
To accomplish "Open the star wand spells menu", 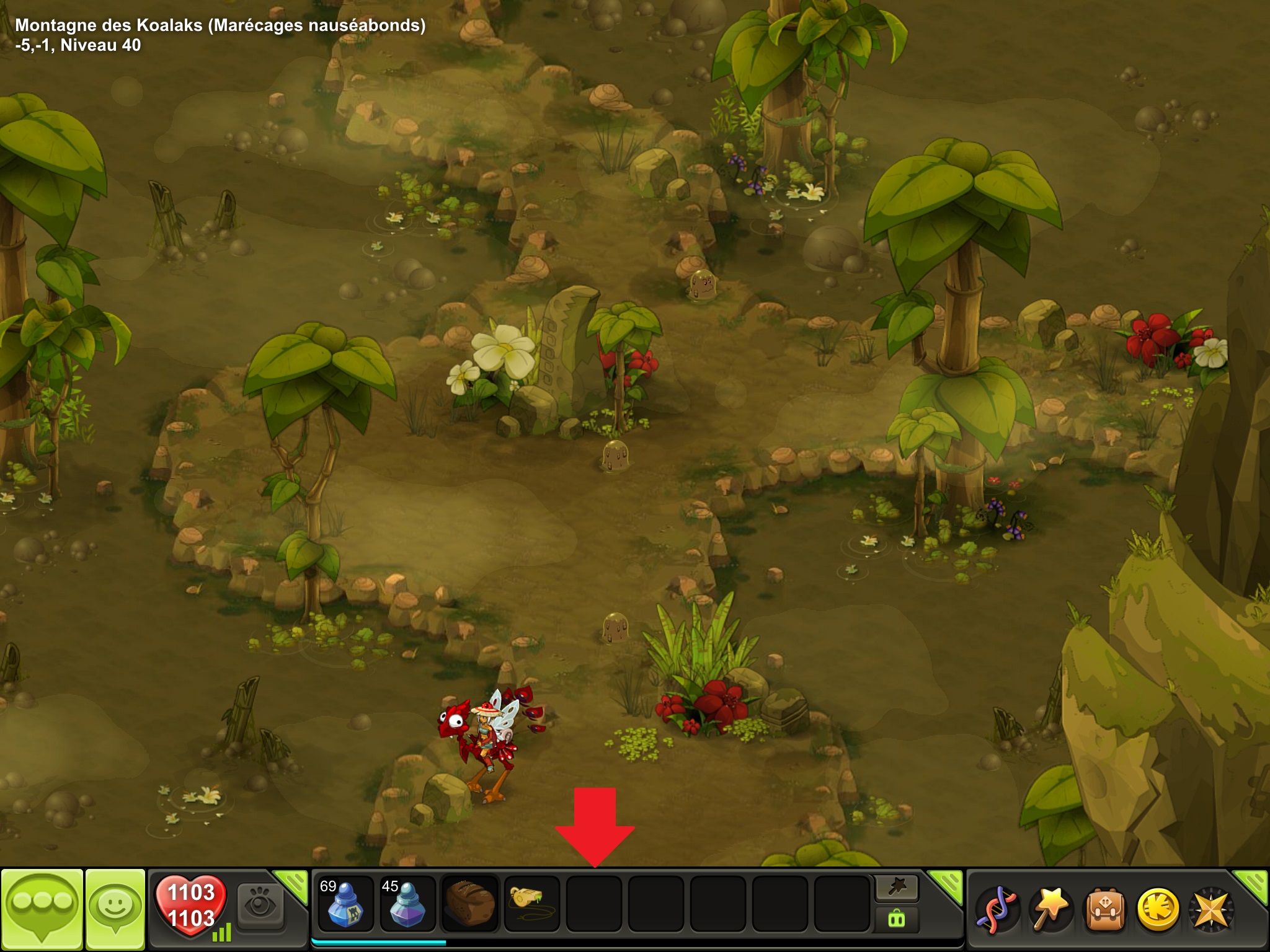I will pos(1050,910).
